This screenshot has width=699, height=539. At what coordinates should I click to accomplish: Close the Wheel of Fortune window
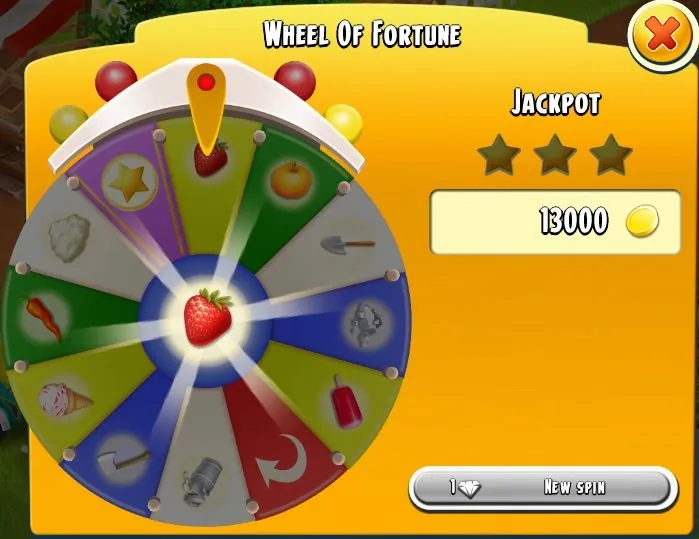(661, 37)
